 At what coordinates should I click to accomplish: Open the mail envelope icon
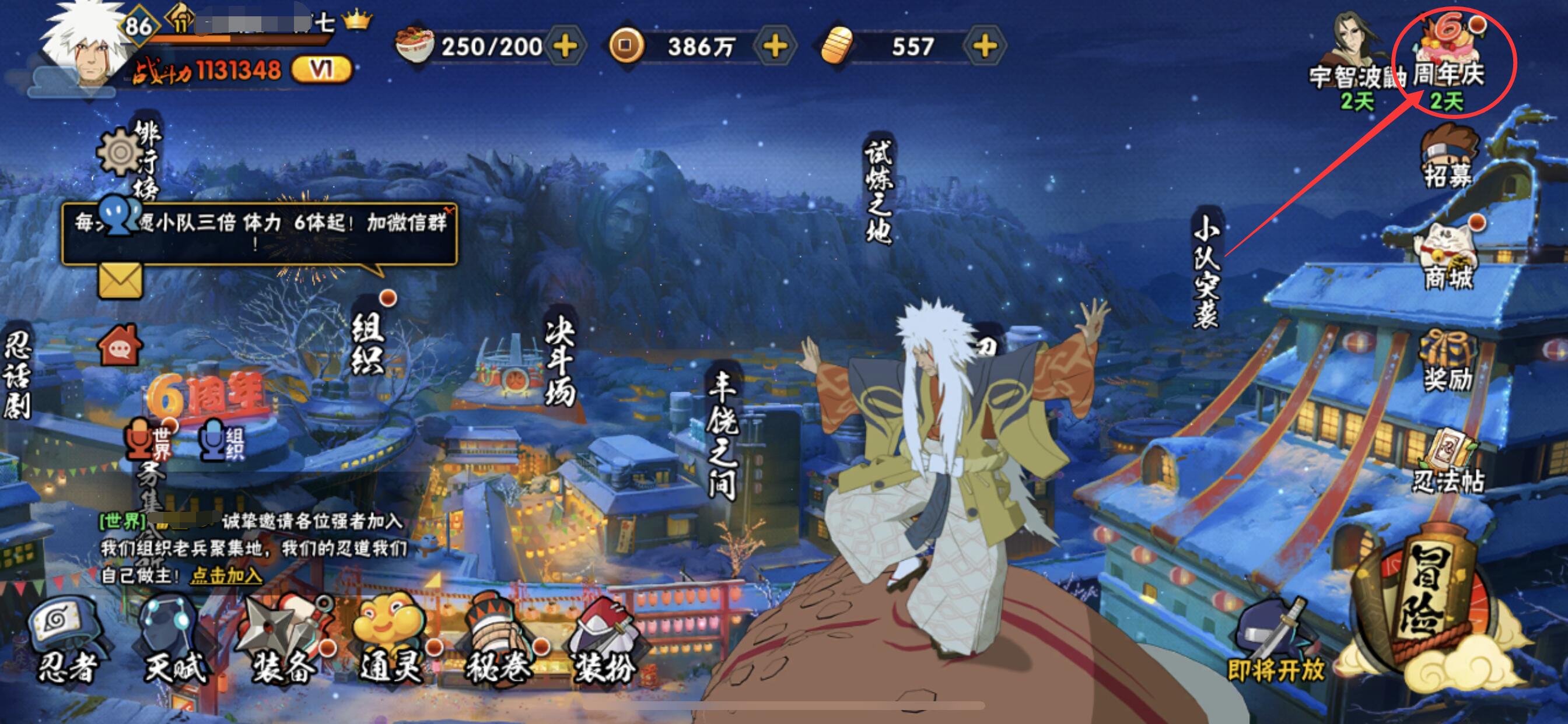coord(120,280)
